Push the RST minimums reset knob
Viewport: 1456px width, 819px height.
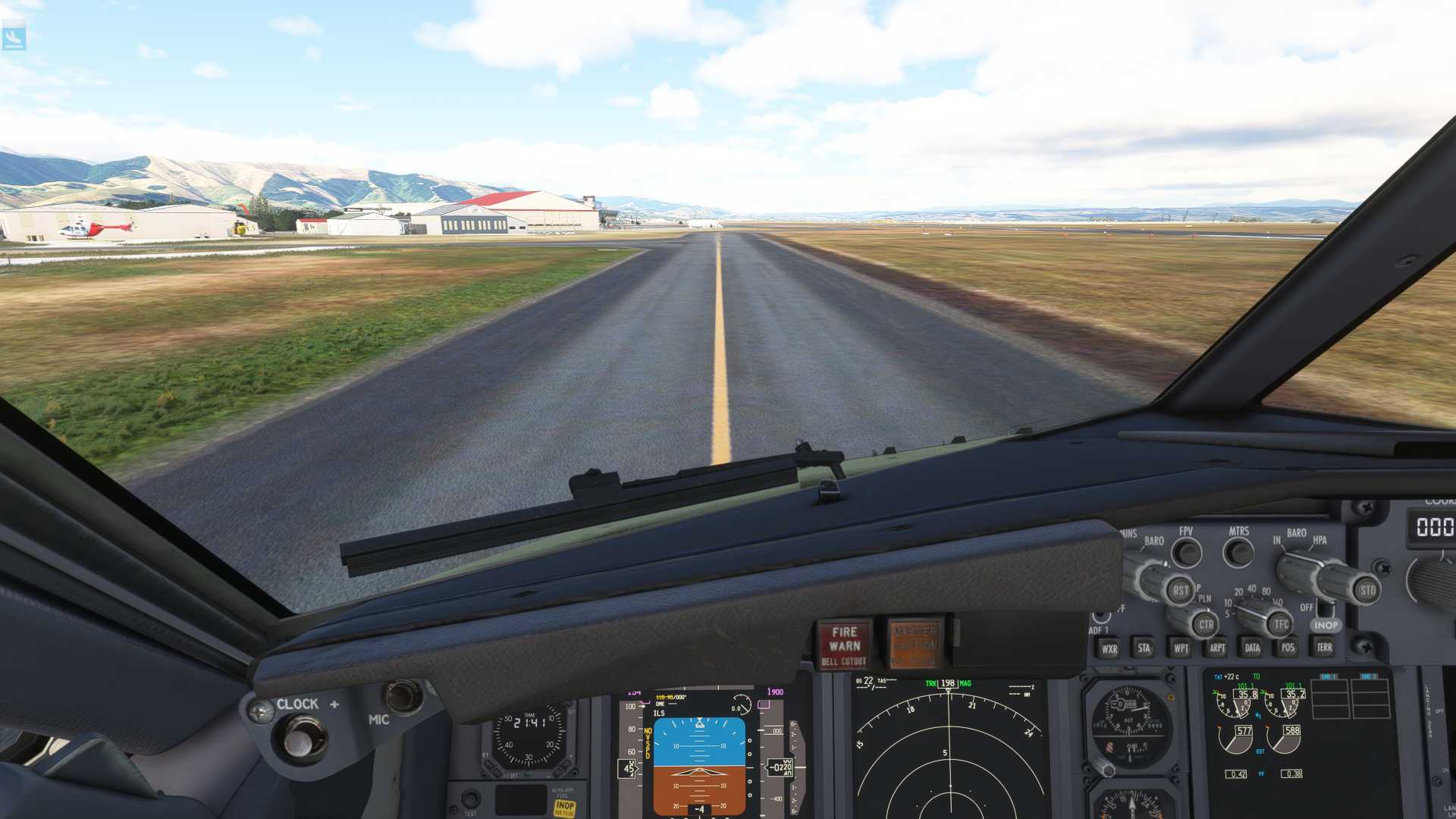point(1181,591)
